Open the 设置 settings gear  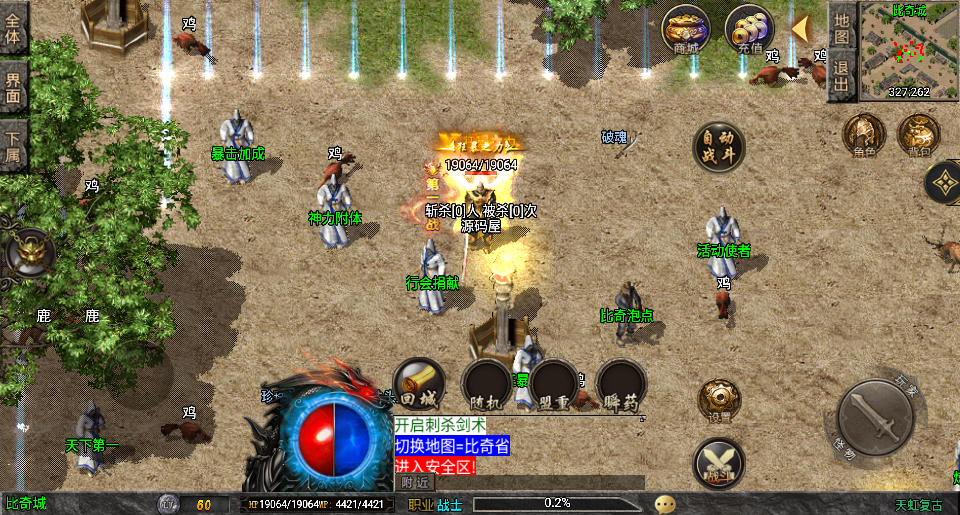tap(719, 402)
